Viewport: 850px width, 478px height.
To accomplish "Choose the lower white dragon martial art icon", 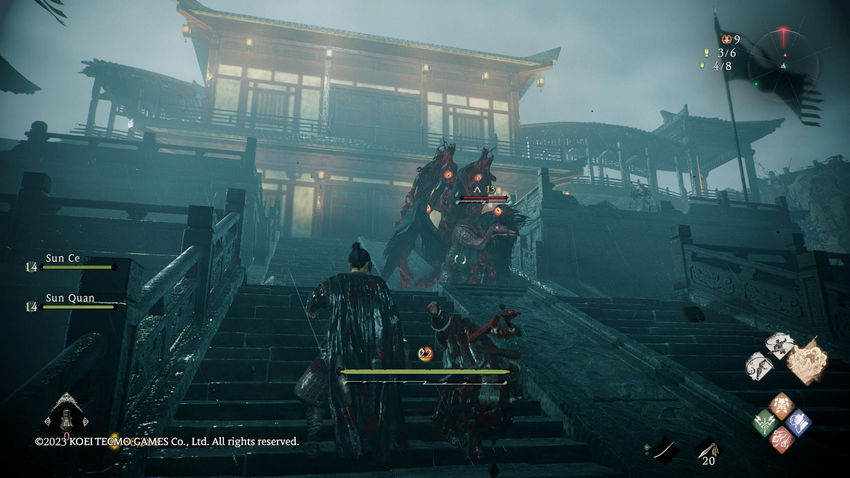I will click(760, 364).
